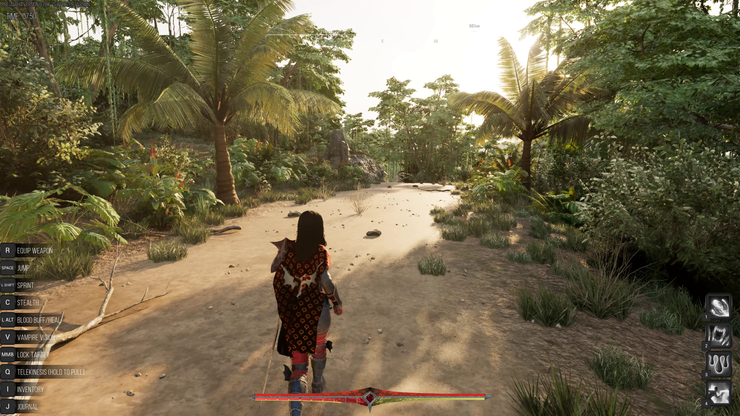Trigger the fourth ability with the crouching figure
740x416 pixels.
[x=718, y=393]
